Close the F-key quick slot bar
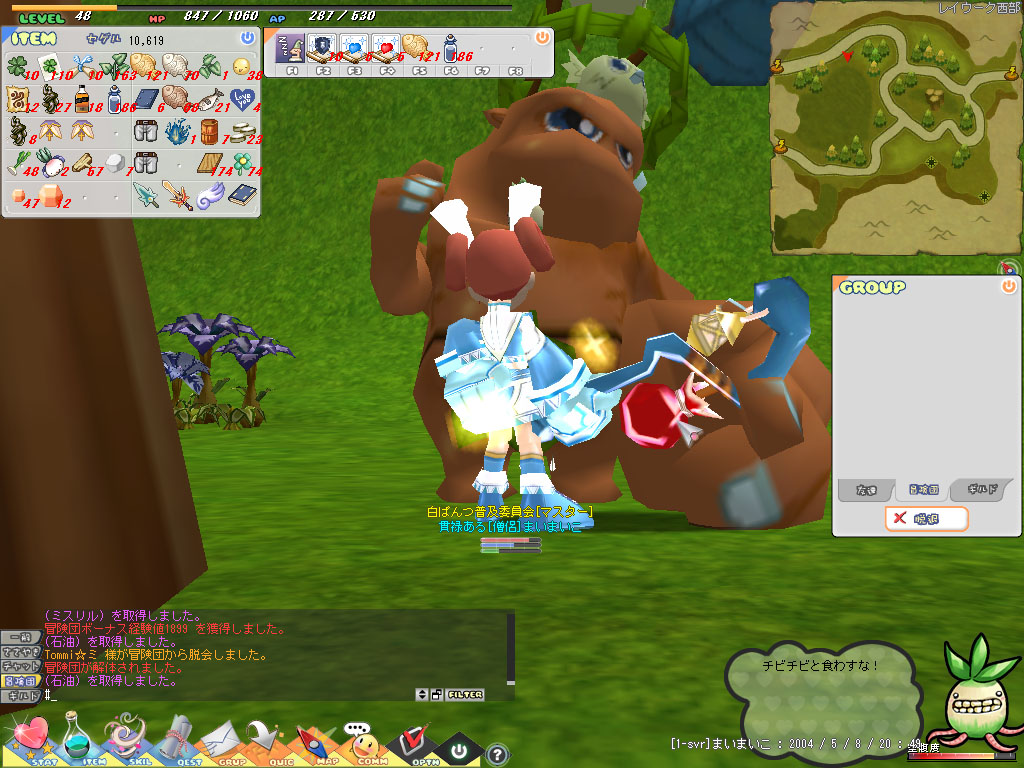 542,37
